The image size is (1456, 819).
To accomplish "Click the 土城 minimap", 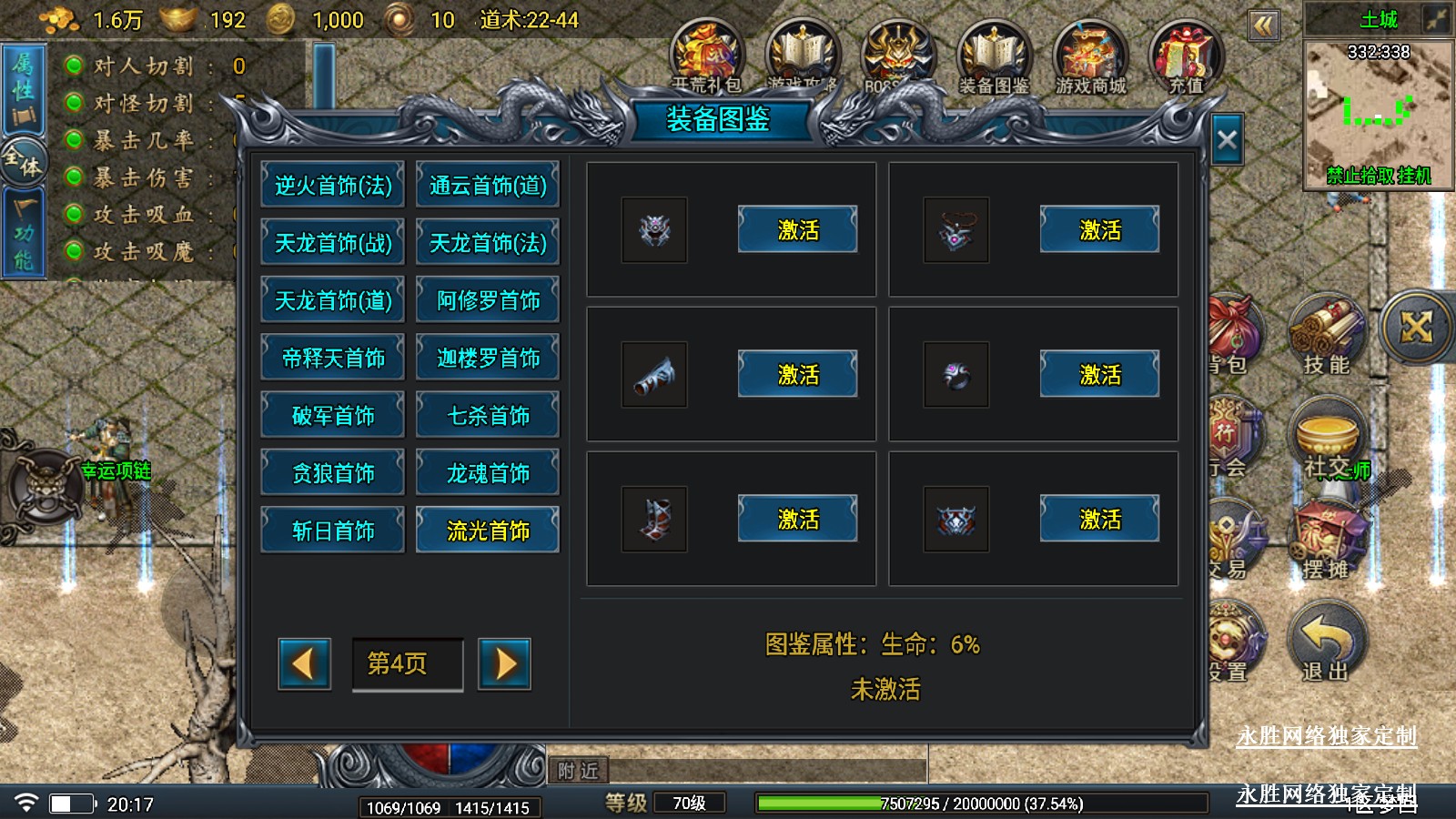I will click(x=1378, y=114).
